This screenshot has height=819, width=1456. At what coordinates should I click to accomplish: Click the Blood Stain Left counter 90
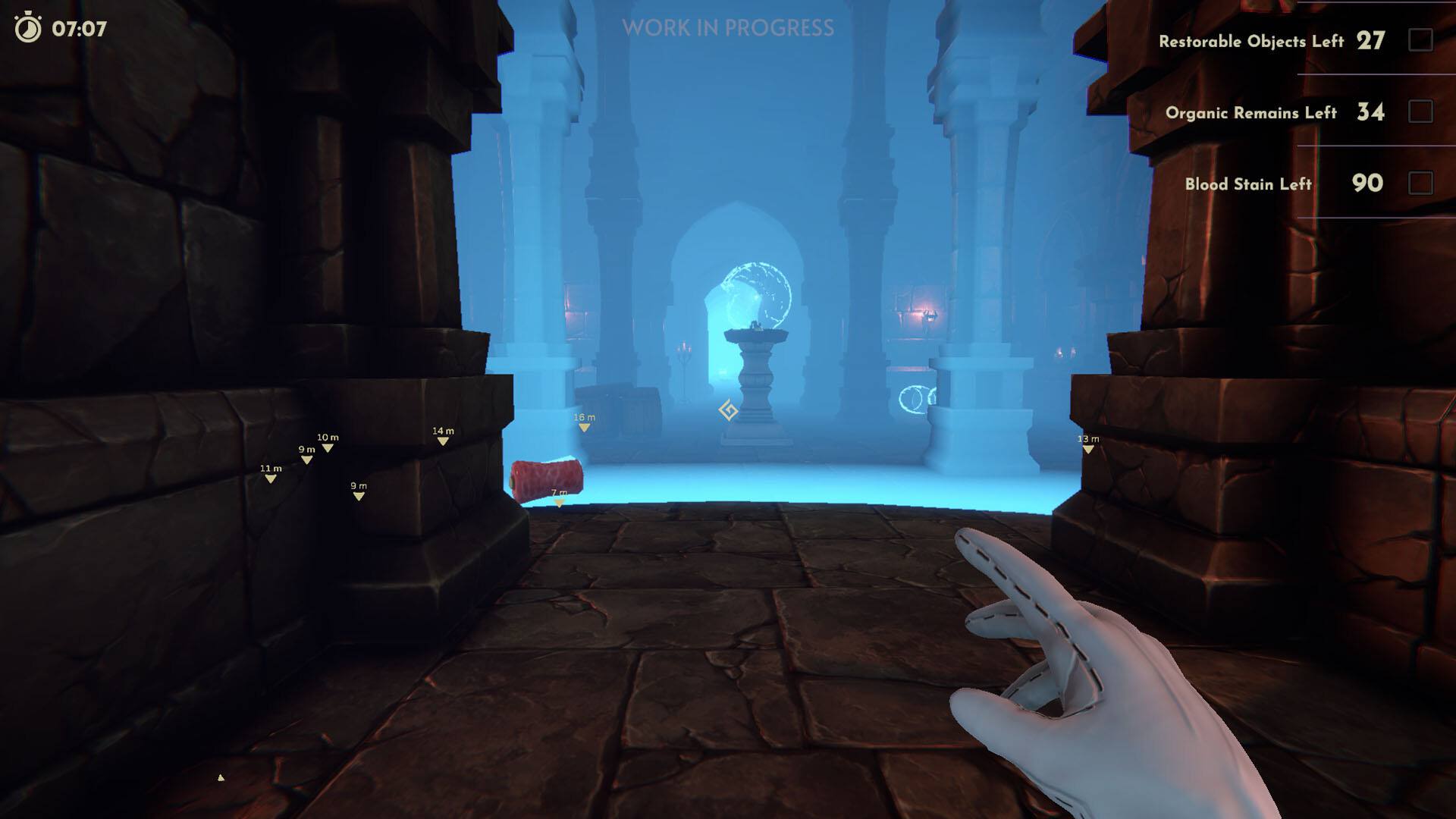coord(1367,184)
